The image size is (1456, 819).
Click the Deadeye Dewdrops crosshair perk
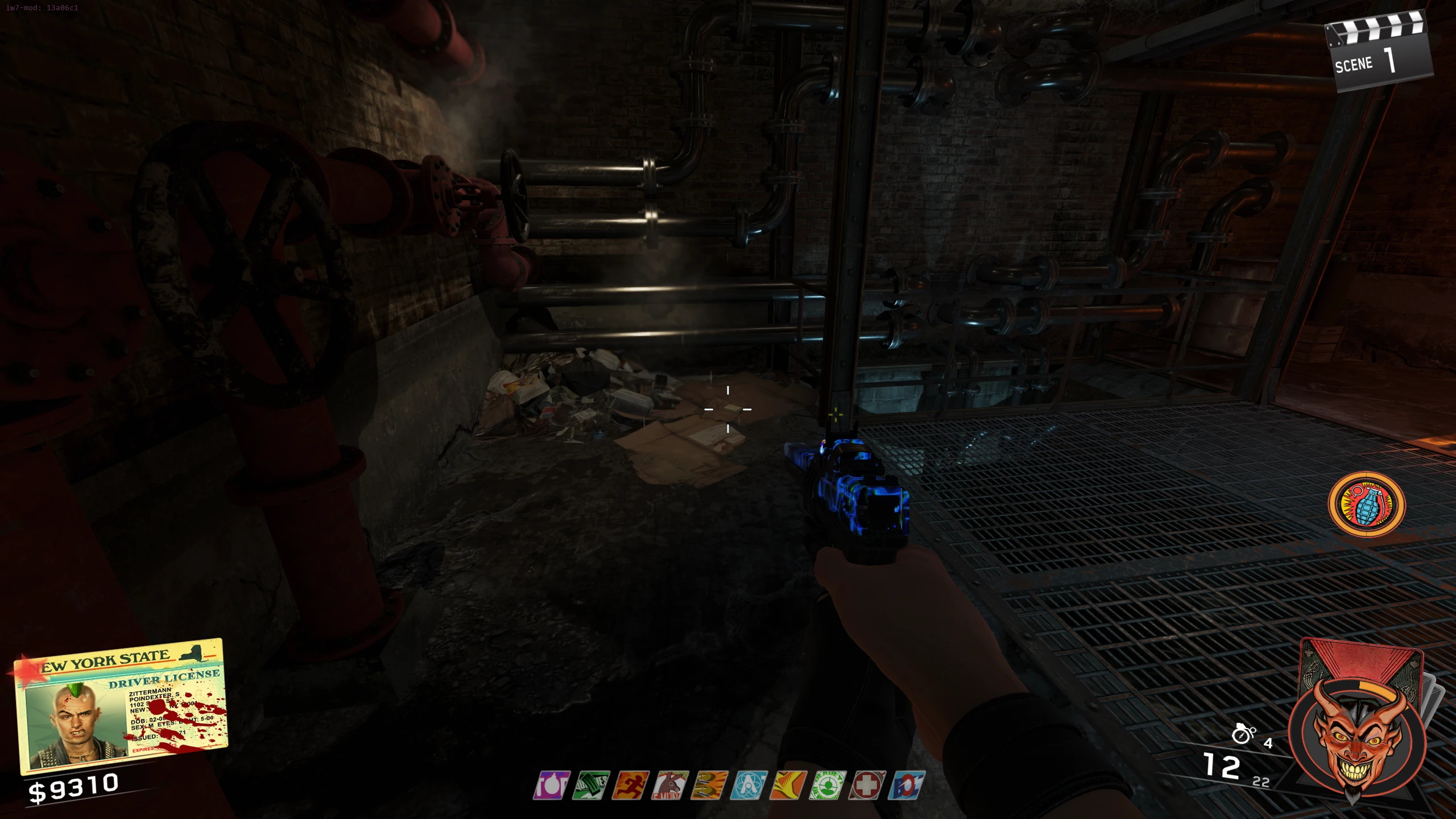point(828,785)
